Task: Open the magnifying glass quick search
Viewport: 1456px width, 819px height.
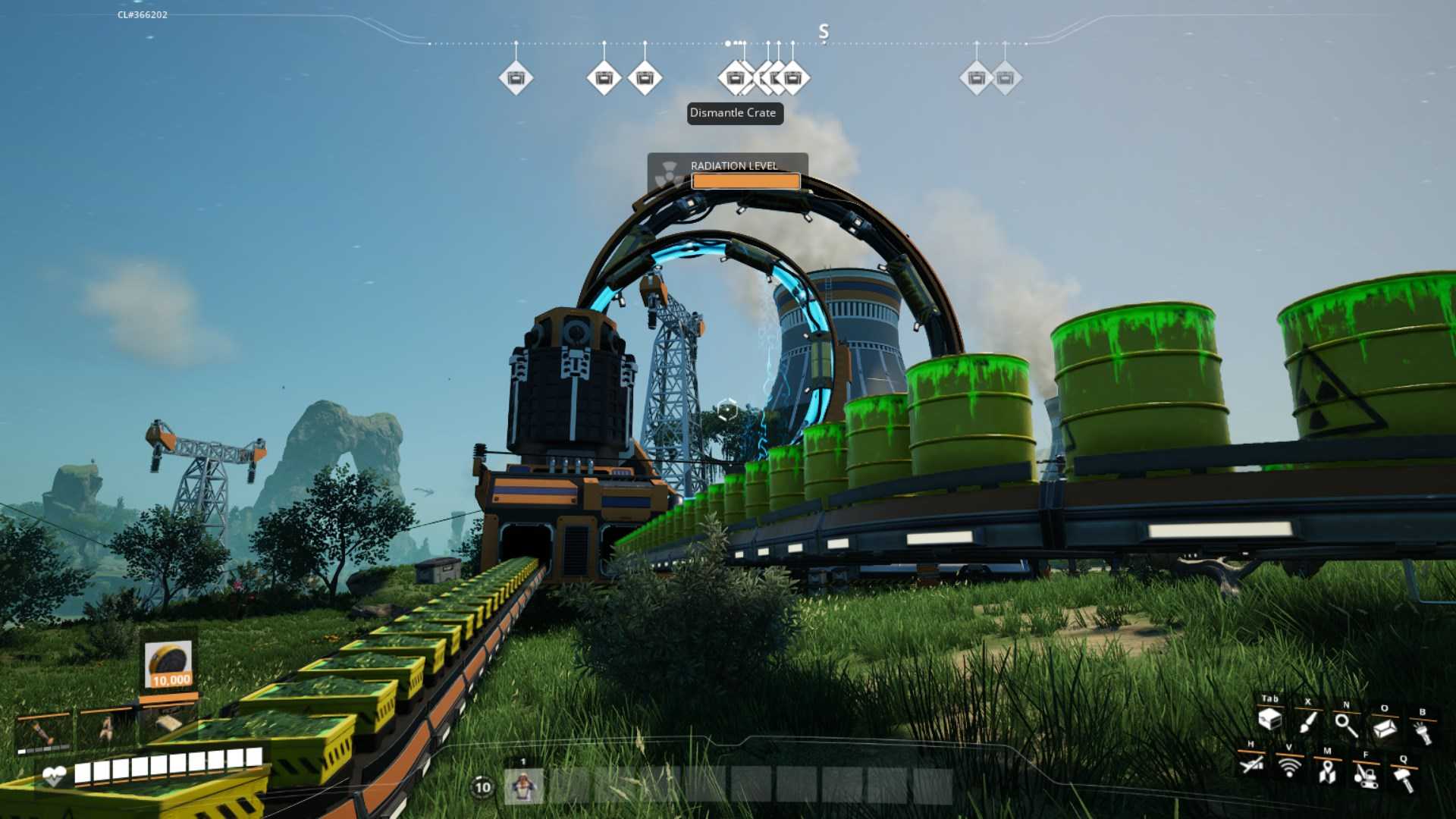Action: pos(1346,725)
